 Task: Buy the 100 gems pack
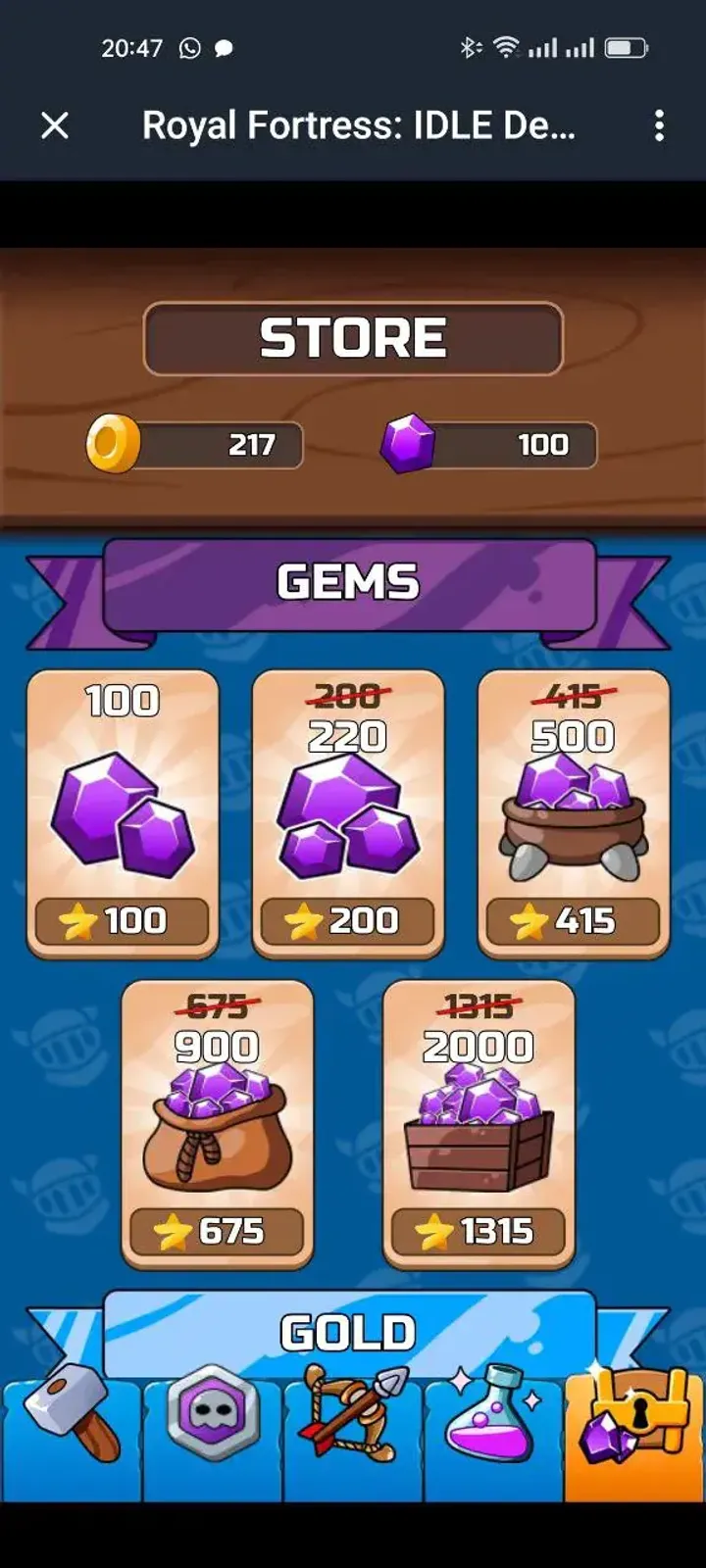click(x=123, y=813)
